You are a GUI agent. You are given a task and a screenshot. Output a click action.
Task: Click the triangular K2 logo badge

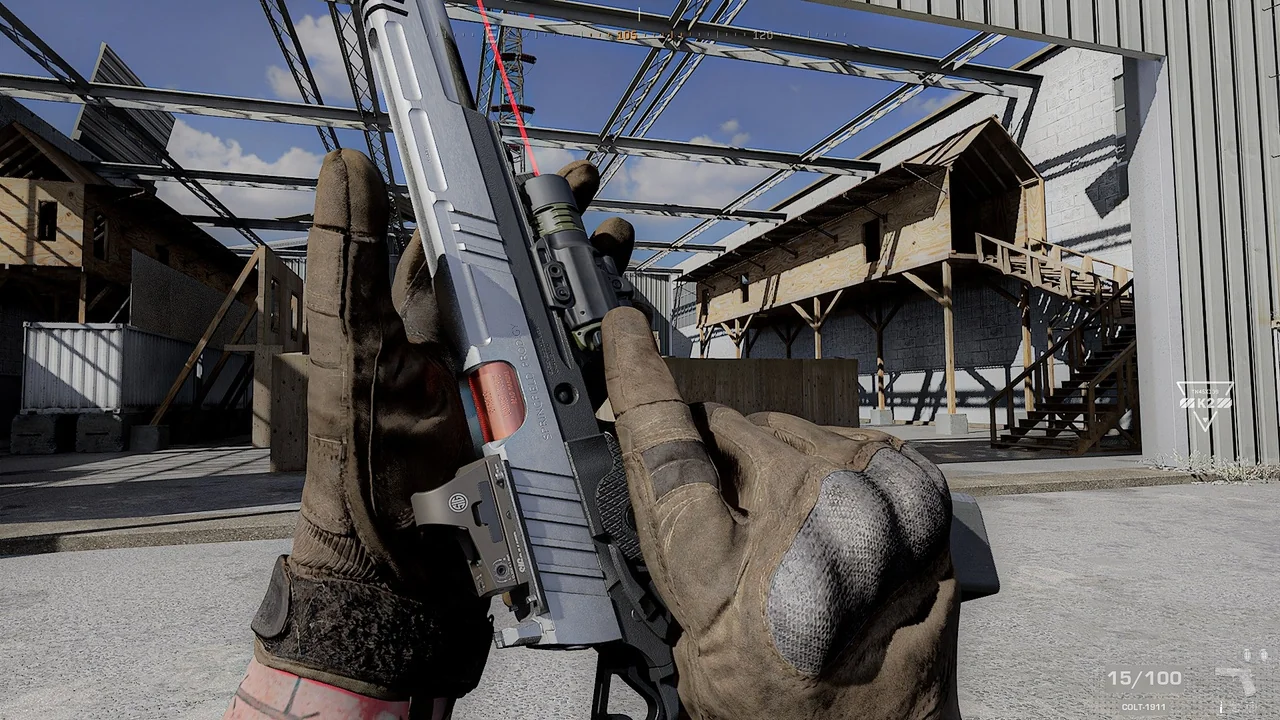pyautogui.click(x=1204, y=402)
